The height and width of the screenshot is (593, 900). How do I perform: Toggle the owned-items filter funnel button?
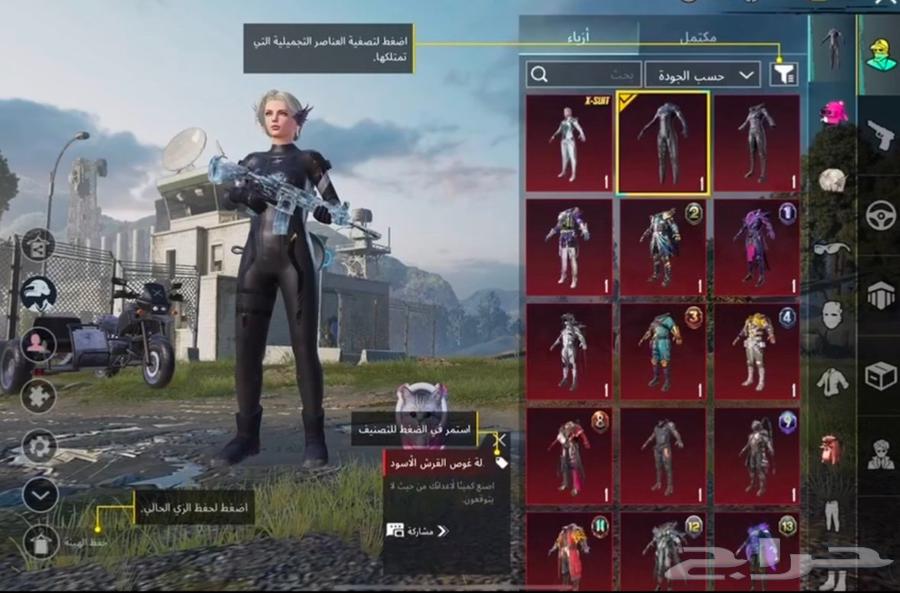[784, 73]
